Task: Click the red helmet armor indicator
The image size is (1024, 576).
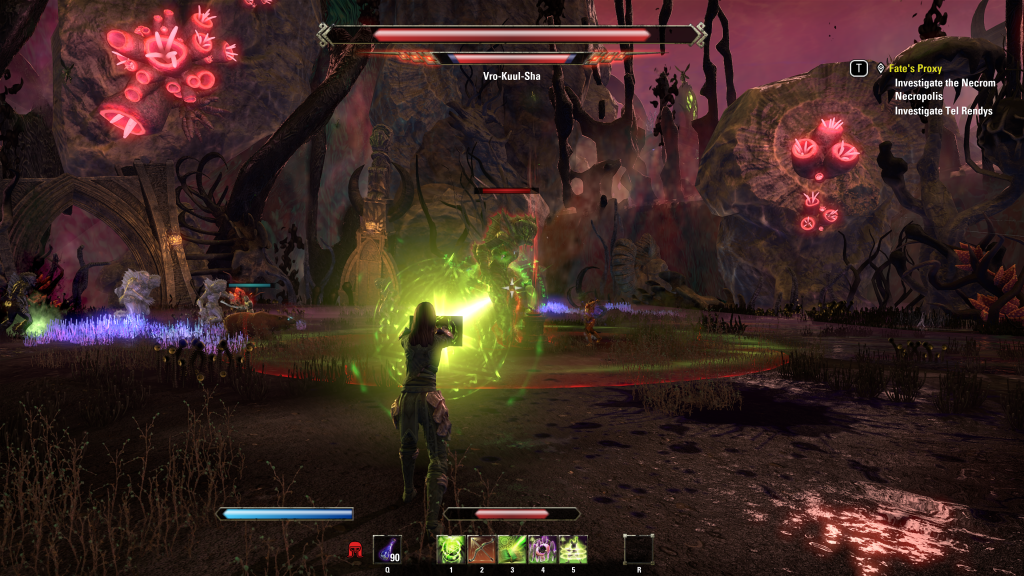Action: (x=354, y=550)
